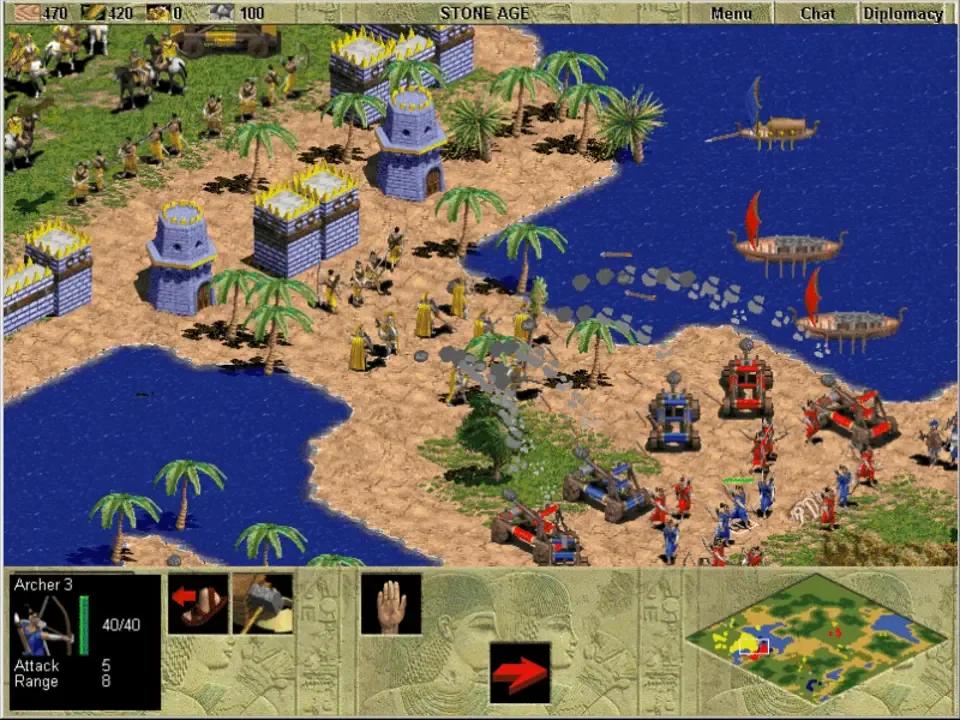Open the Diplomacy screen
The image size is (960, 720).
point(902,13)
